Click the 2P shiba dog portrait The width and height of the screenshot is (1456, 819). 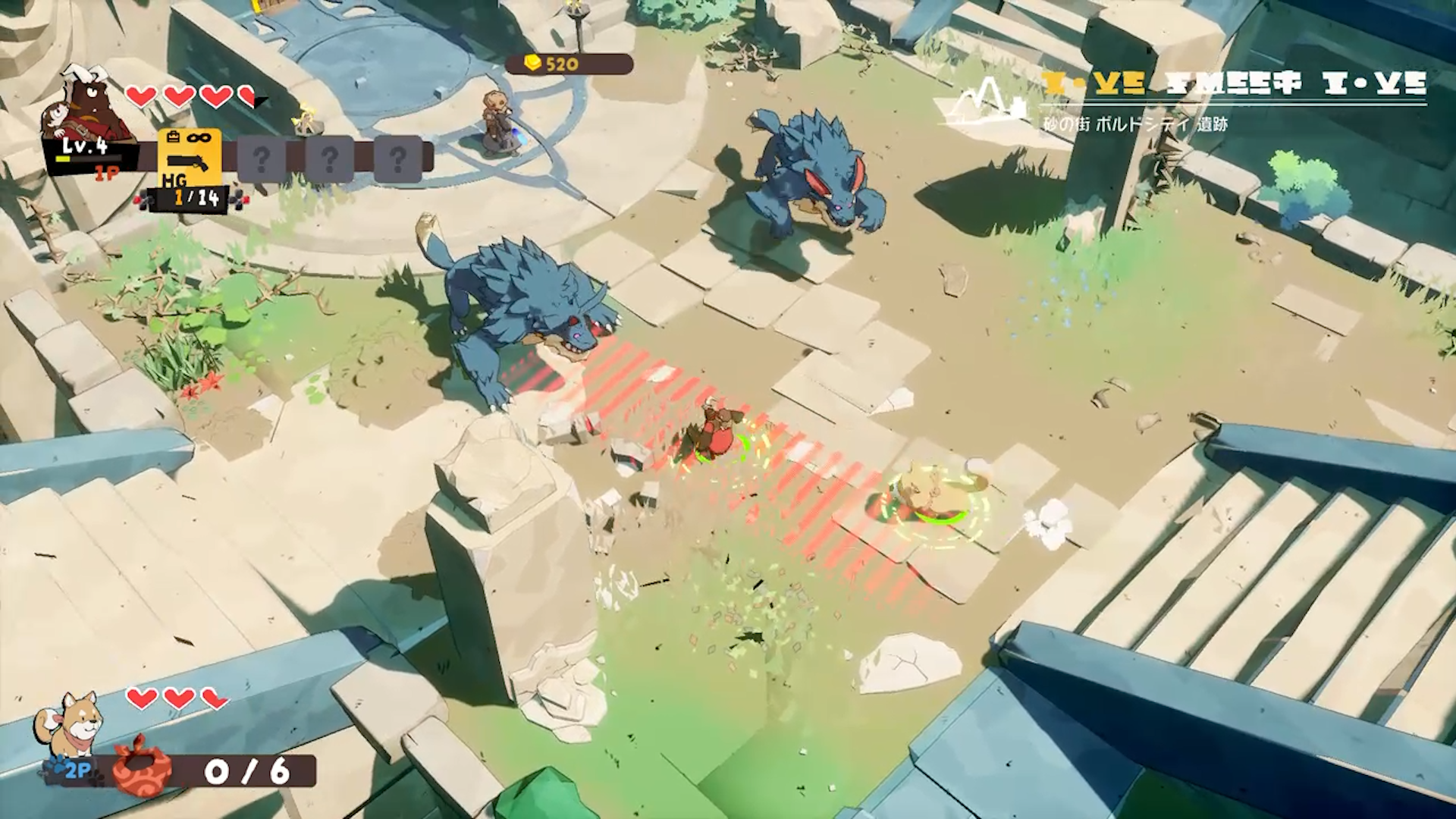pyautogui.click(x=71, y=726)
